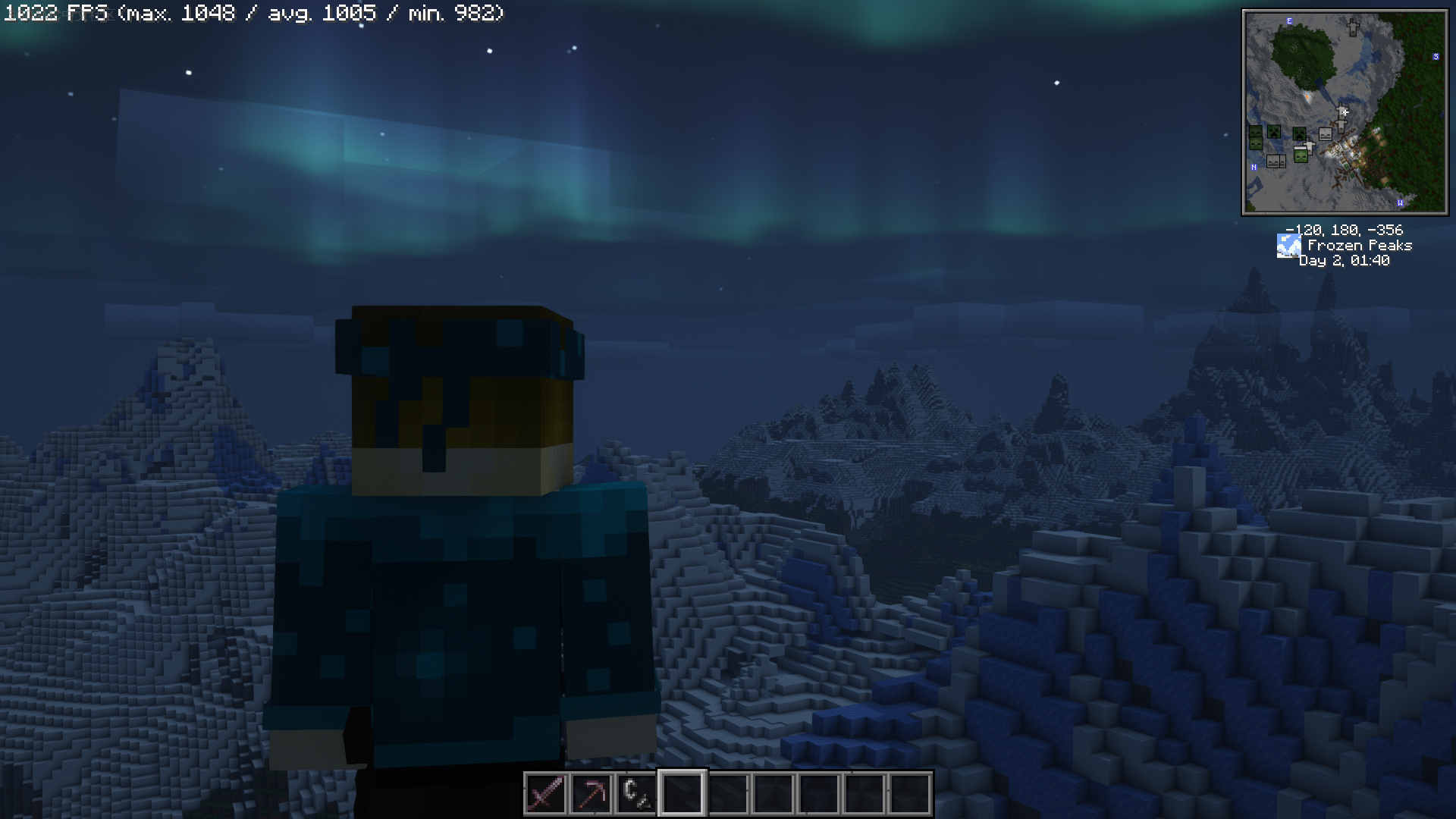Select the sword hotbar slot
This screenshot has height=819, width=1456.
[x=545, y=793]
